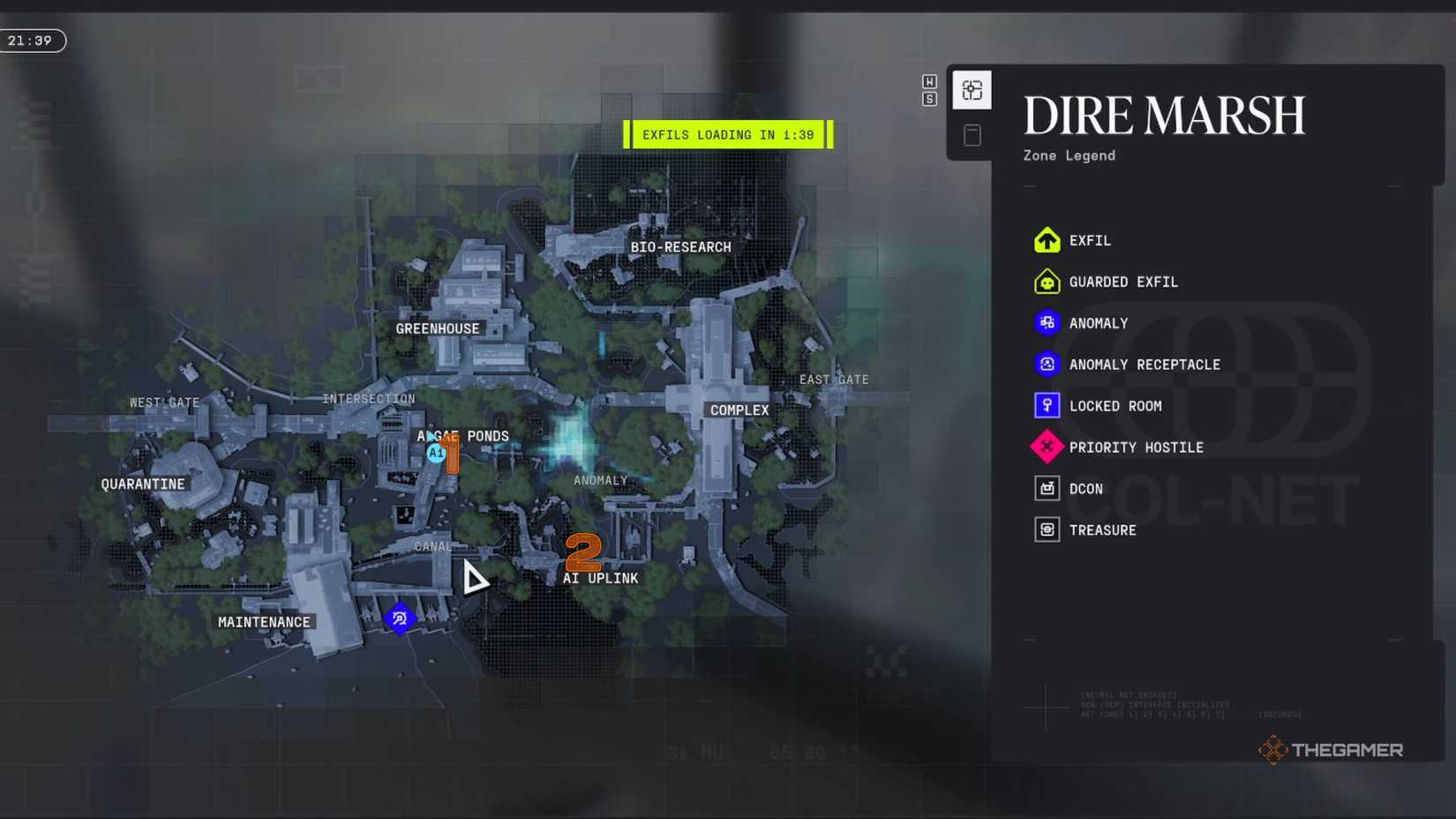This screenshot has height=819, width=1456.
Task: Click the TheGamer logo watermark
Action: (x=1329, y=750)
